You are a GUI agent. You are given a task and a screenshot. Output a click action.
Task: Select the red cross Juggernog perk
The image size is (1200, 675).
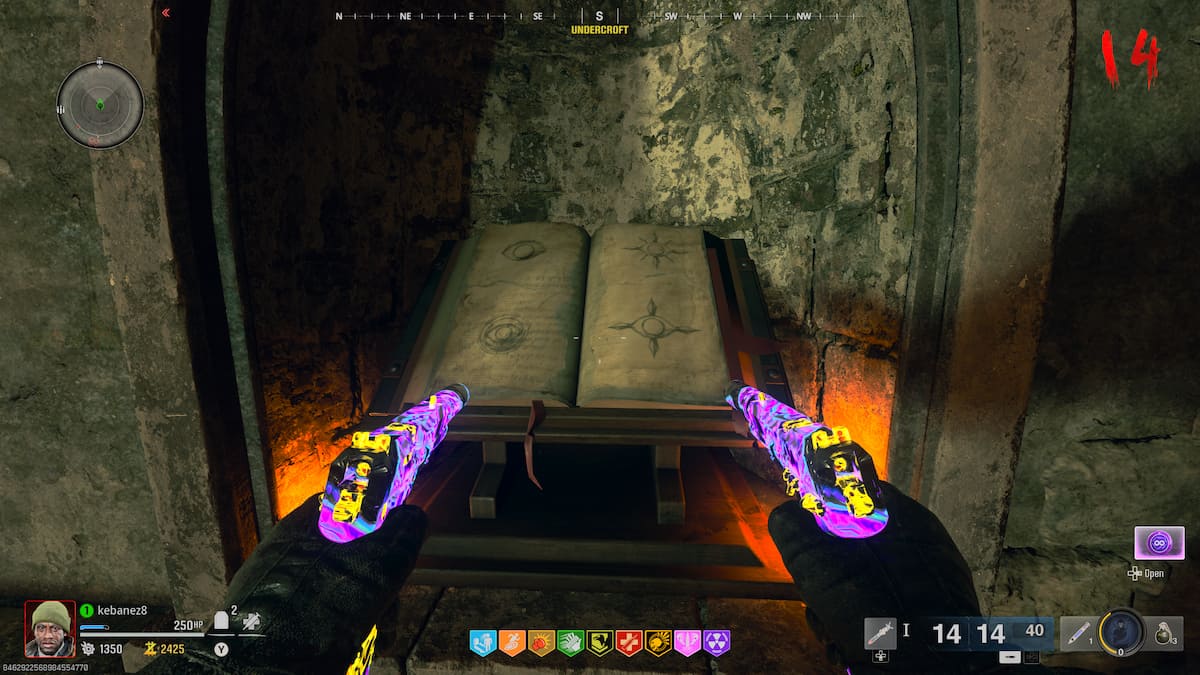click(x=629, y=643)
